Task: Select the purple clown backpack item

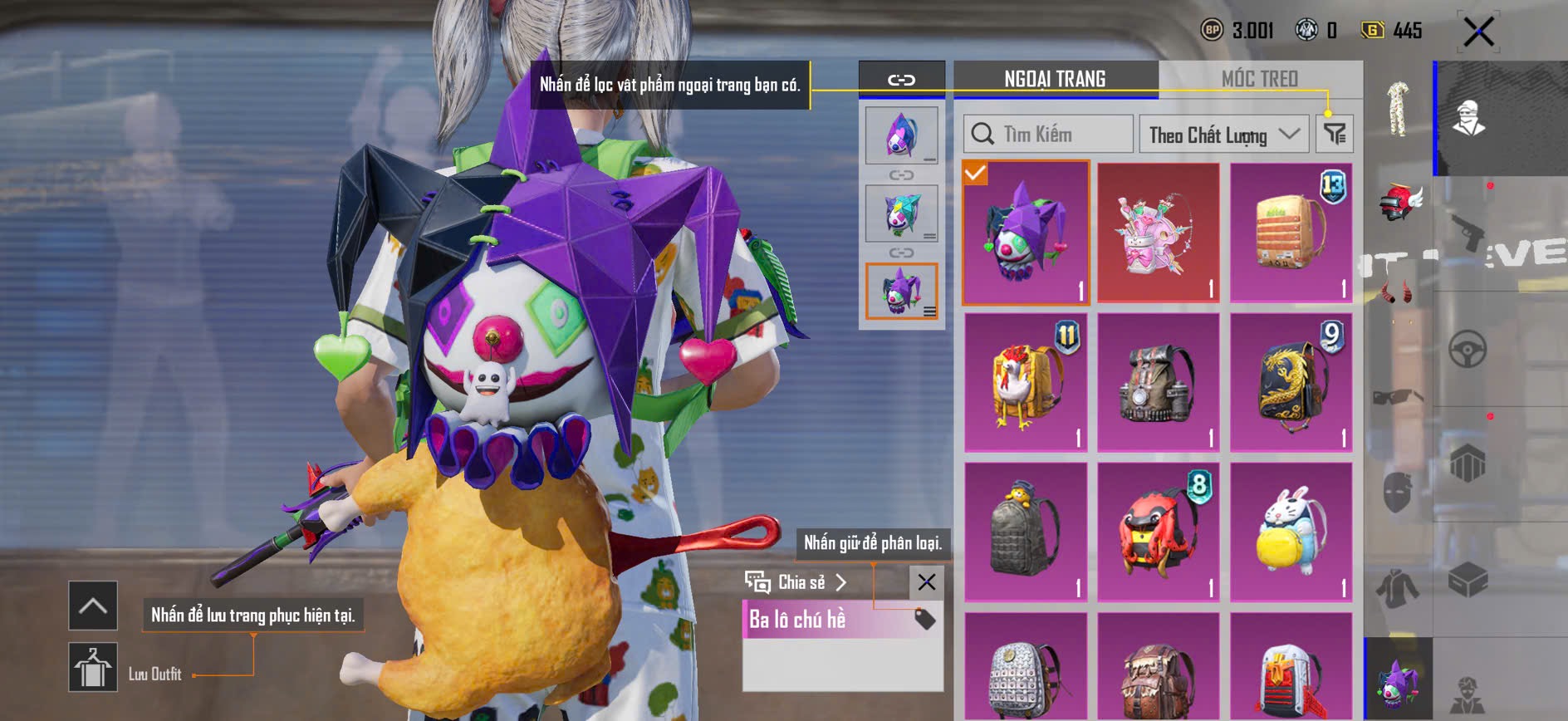Action: (1026, 232)
